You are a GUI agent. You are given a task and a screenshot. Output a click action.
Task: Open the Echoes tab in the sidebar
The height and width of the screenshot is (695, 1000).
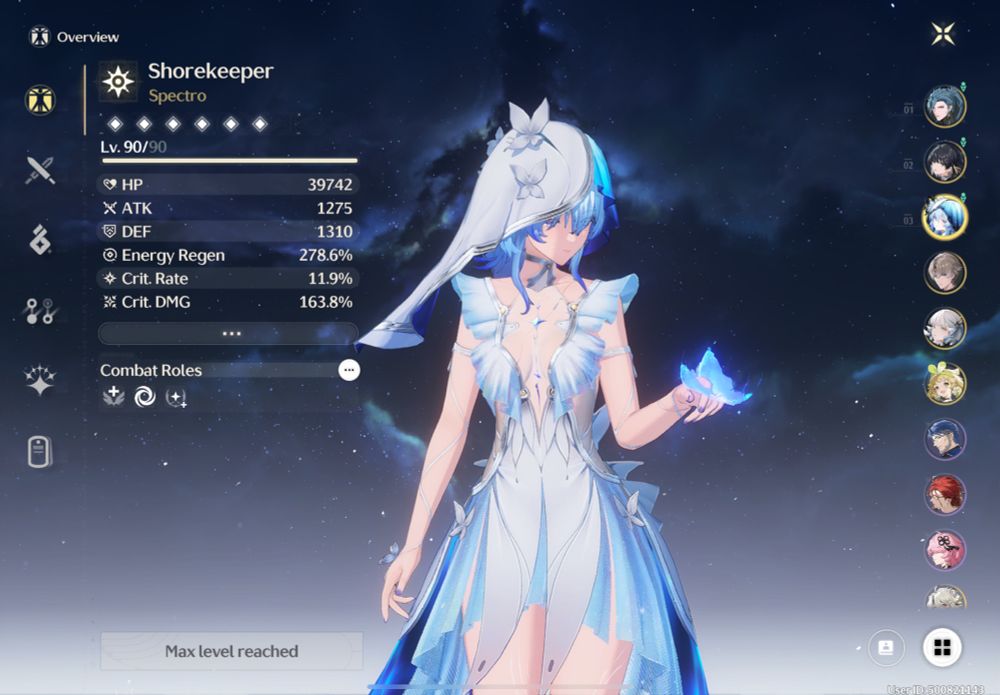40,240
